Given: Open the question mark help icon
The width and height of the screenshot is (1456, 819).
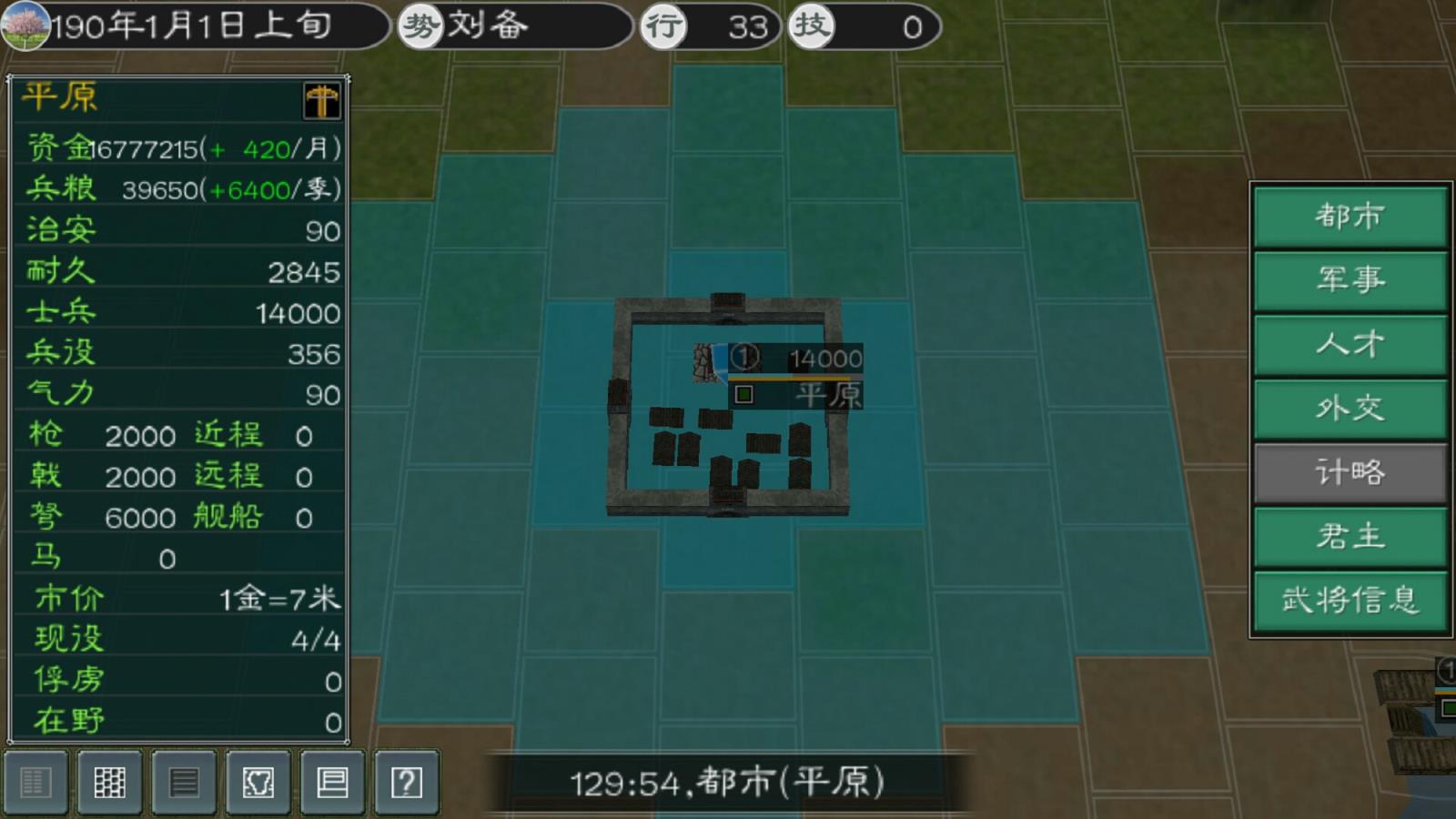Looking at the screenshot, I should click(406, 781).
